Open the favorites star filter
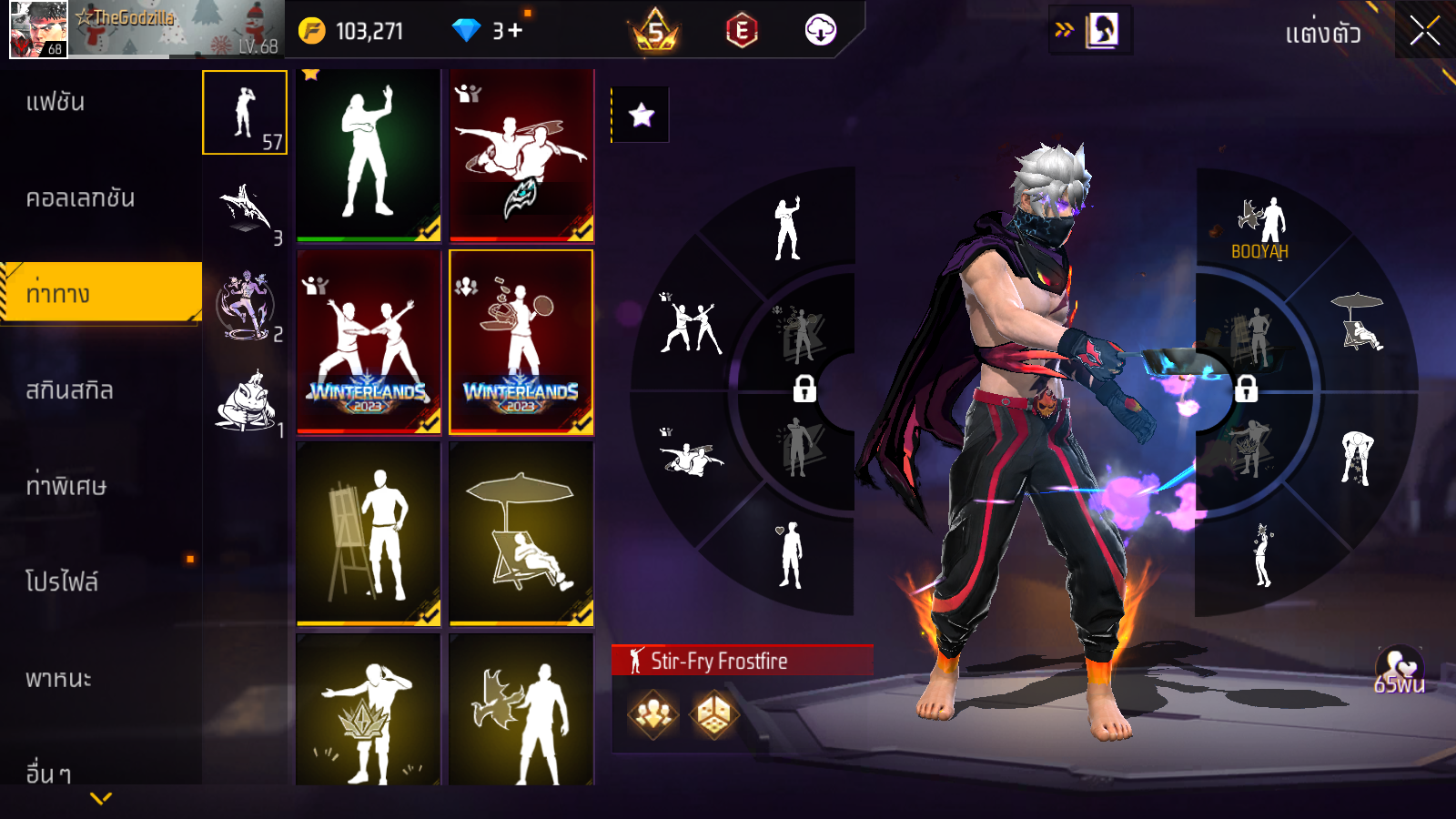Viewport: 1456px width, 819px height. pyautogui.click(x=642, y=115)
